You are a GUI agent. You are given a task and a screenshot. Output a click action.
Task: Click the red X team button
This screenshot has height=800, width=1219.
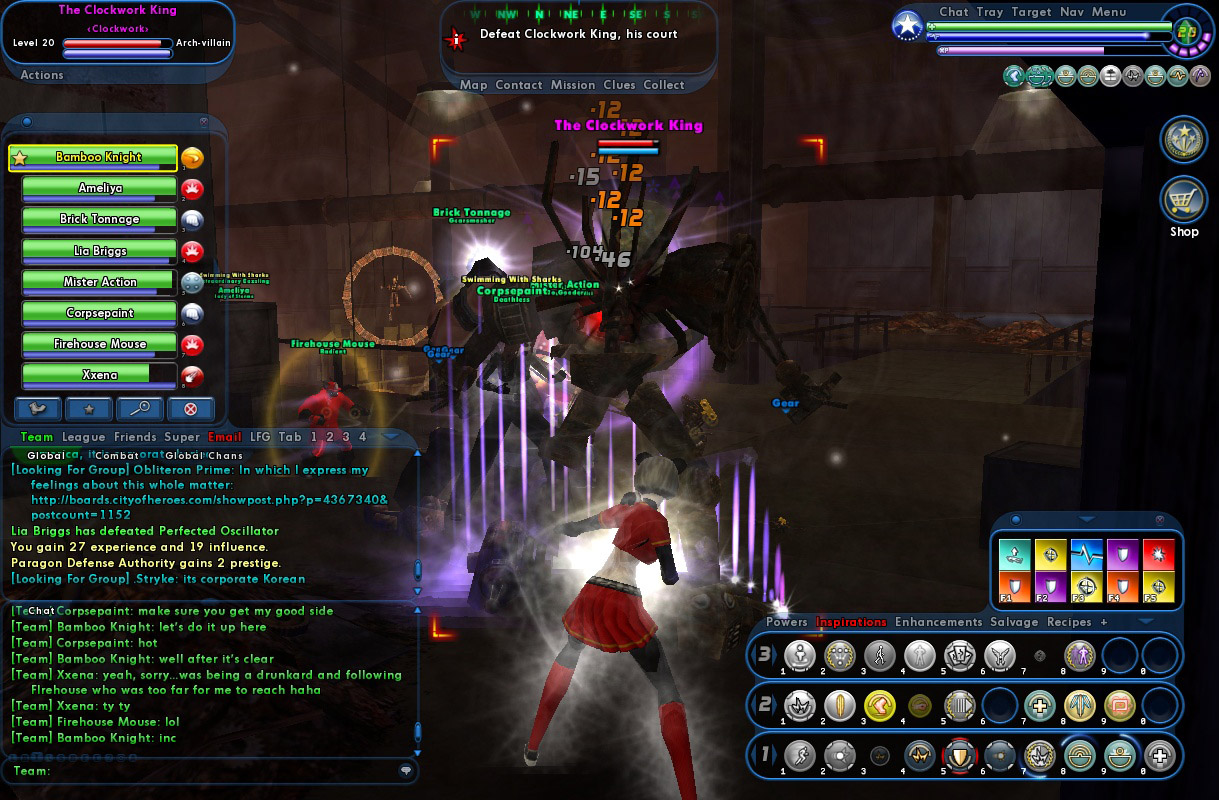click(x=191, y=408)
